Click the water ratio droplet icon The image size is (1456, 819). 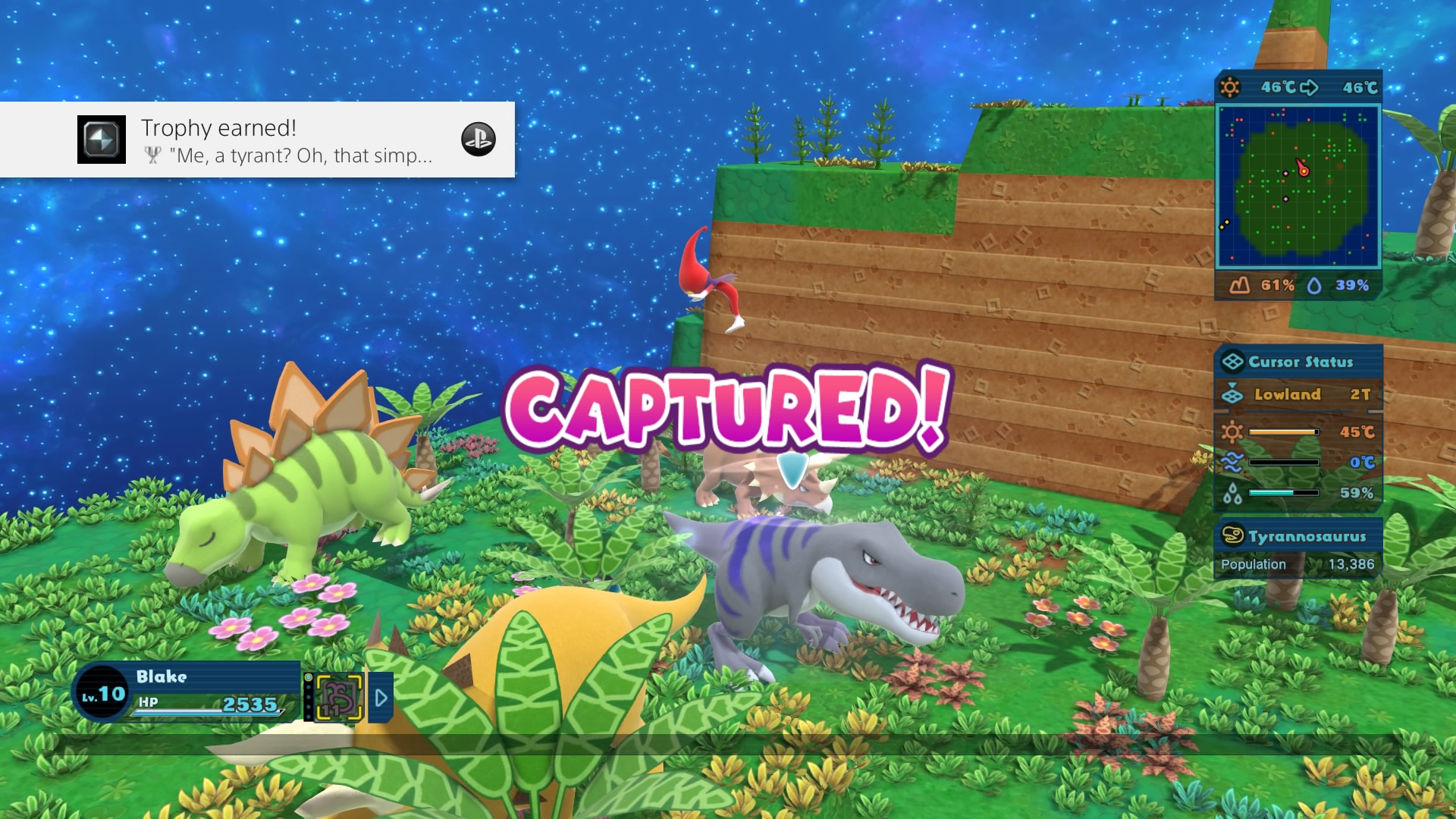pyautogui.click(x=1315, y=284)
